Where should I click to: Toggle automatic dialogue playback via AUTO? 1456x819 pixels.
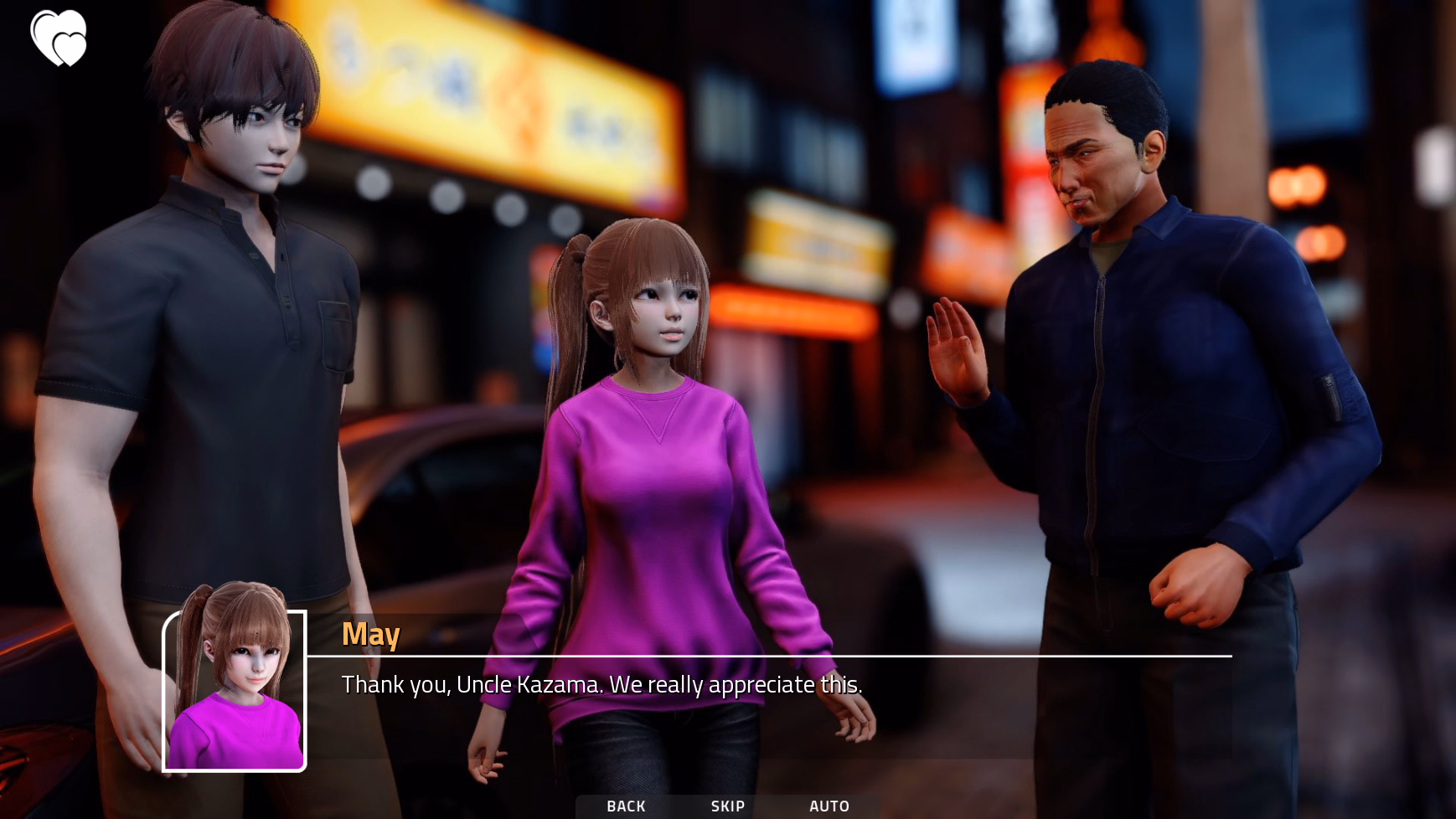click(x=829, y=806)
